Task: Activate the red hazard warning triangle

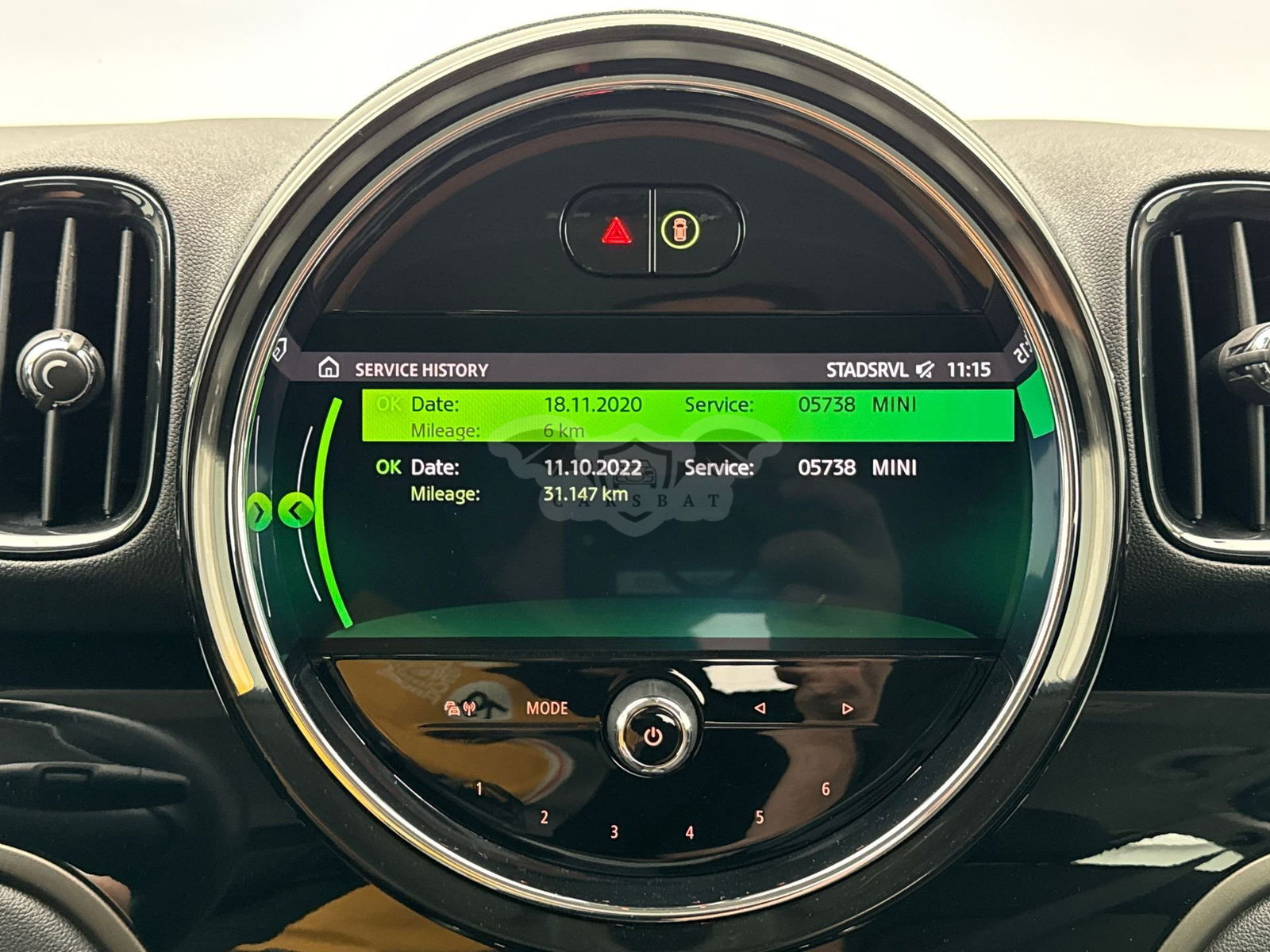Action: click(613, 232)
